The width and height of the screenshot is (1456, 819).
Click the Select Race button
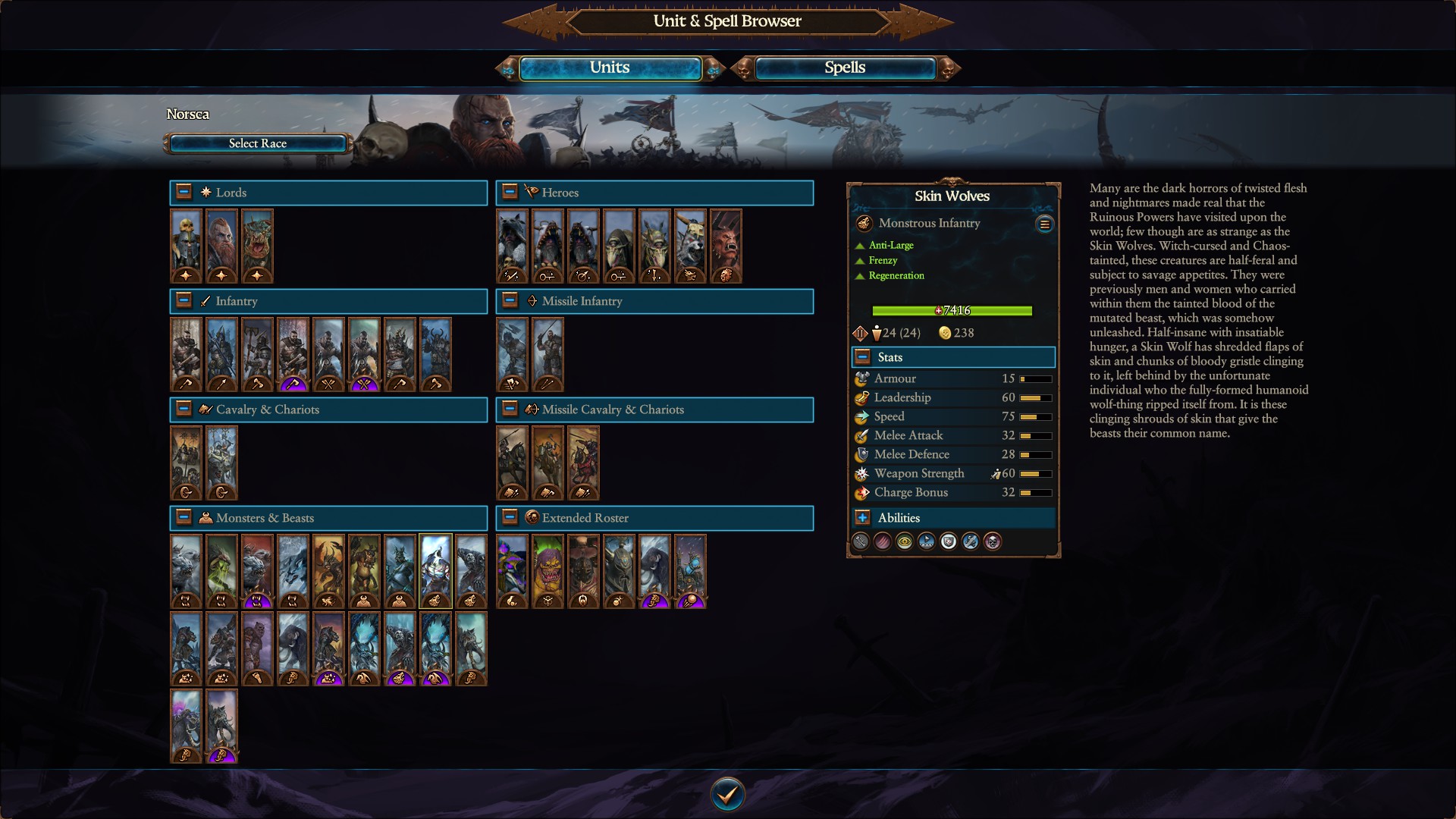click(257, 143)
